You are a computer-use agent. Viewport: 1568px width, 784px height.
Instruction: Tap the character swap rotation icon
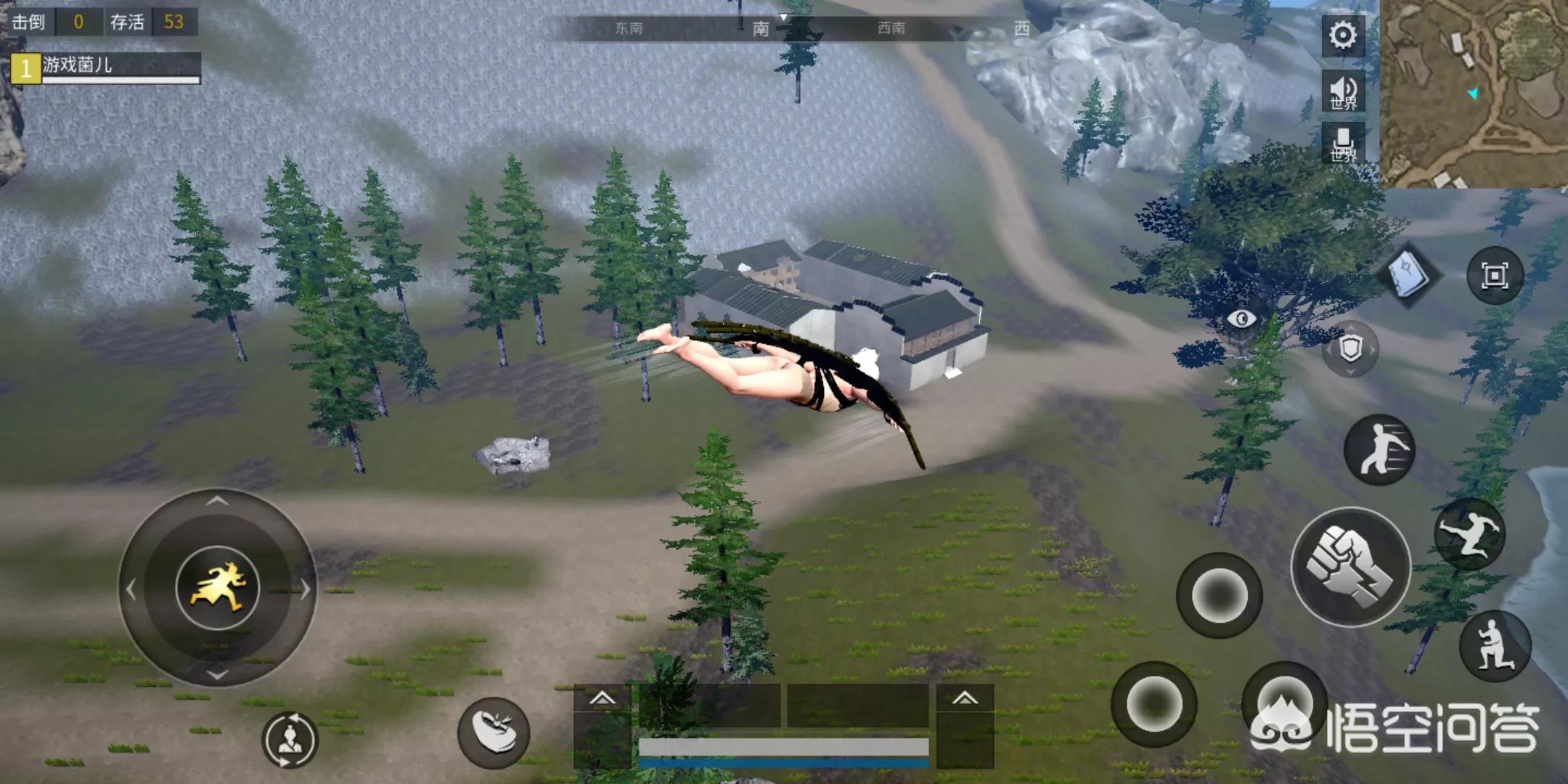click(290, 740)
